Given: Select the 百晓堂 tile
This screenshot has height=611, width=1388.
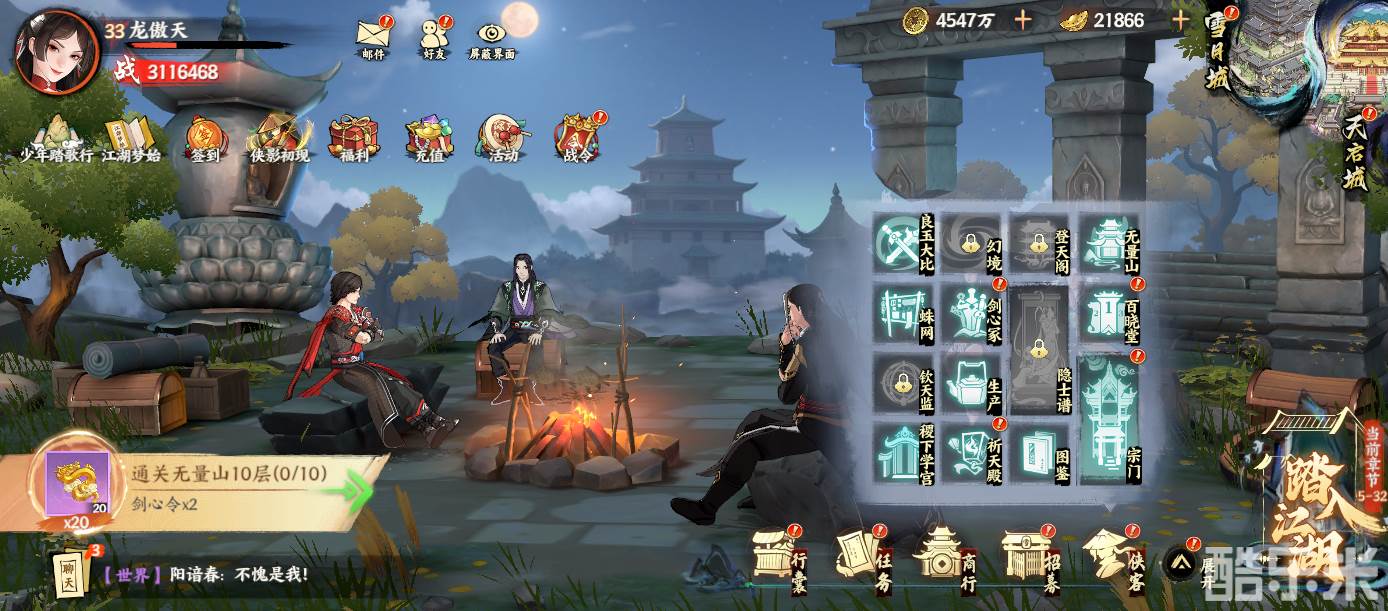Looking at the screenshot, I should [1111, 313].
